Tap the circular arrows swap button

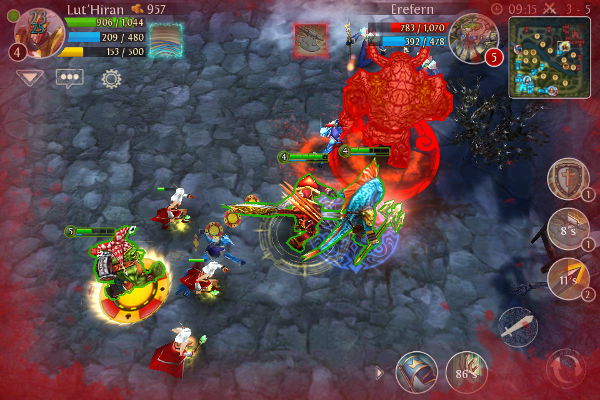[567, 367]
